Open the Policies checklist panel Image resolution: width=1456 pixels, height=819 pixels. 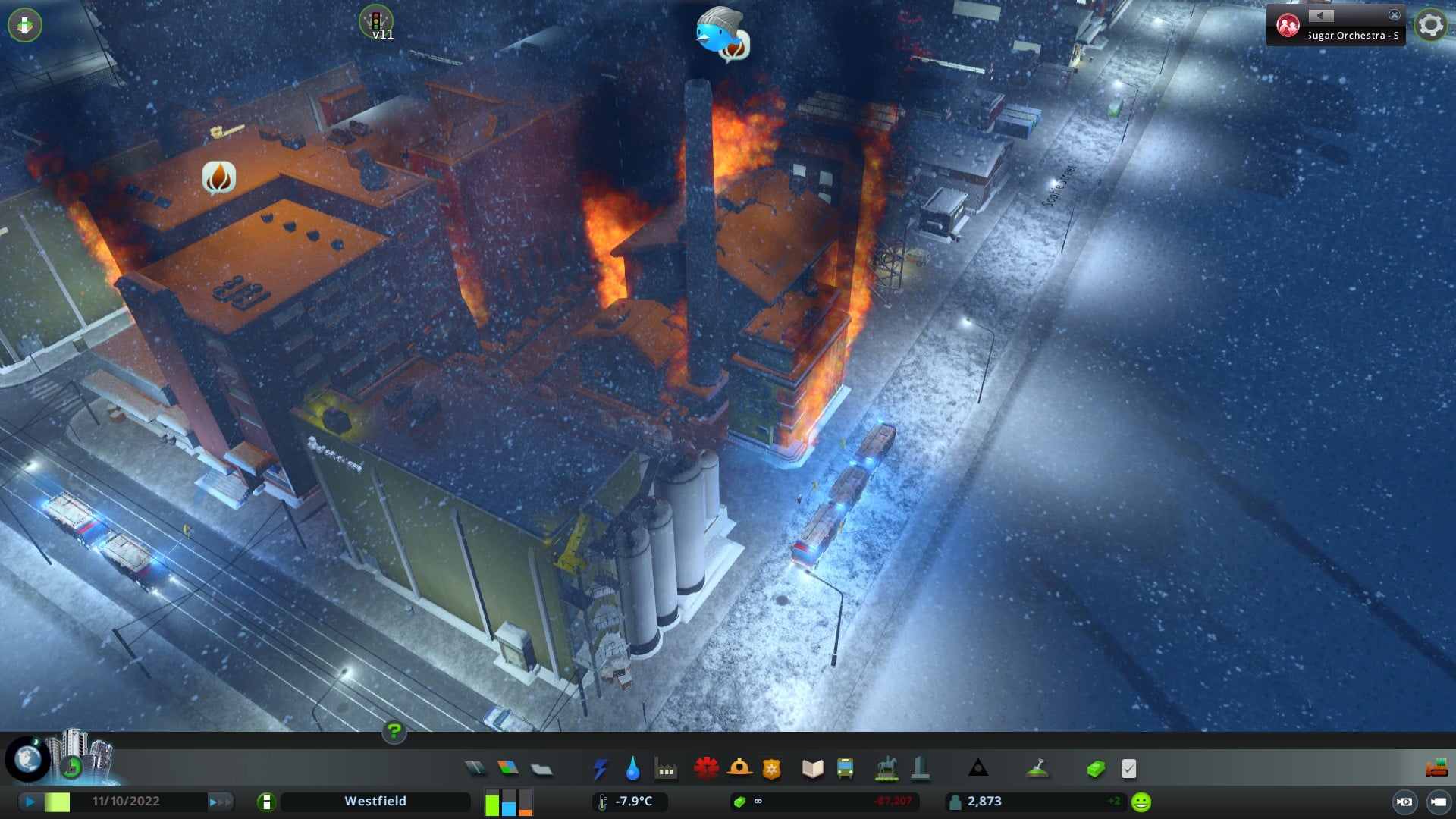[1128, 769]
